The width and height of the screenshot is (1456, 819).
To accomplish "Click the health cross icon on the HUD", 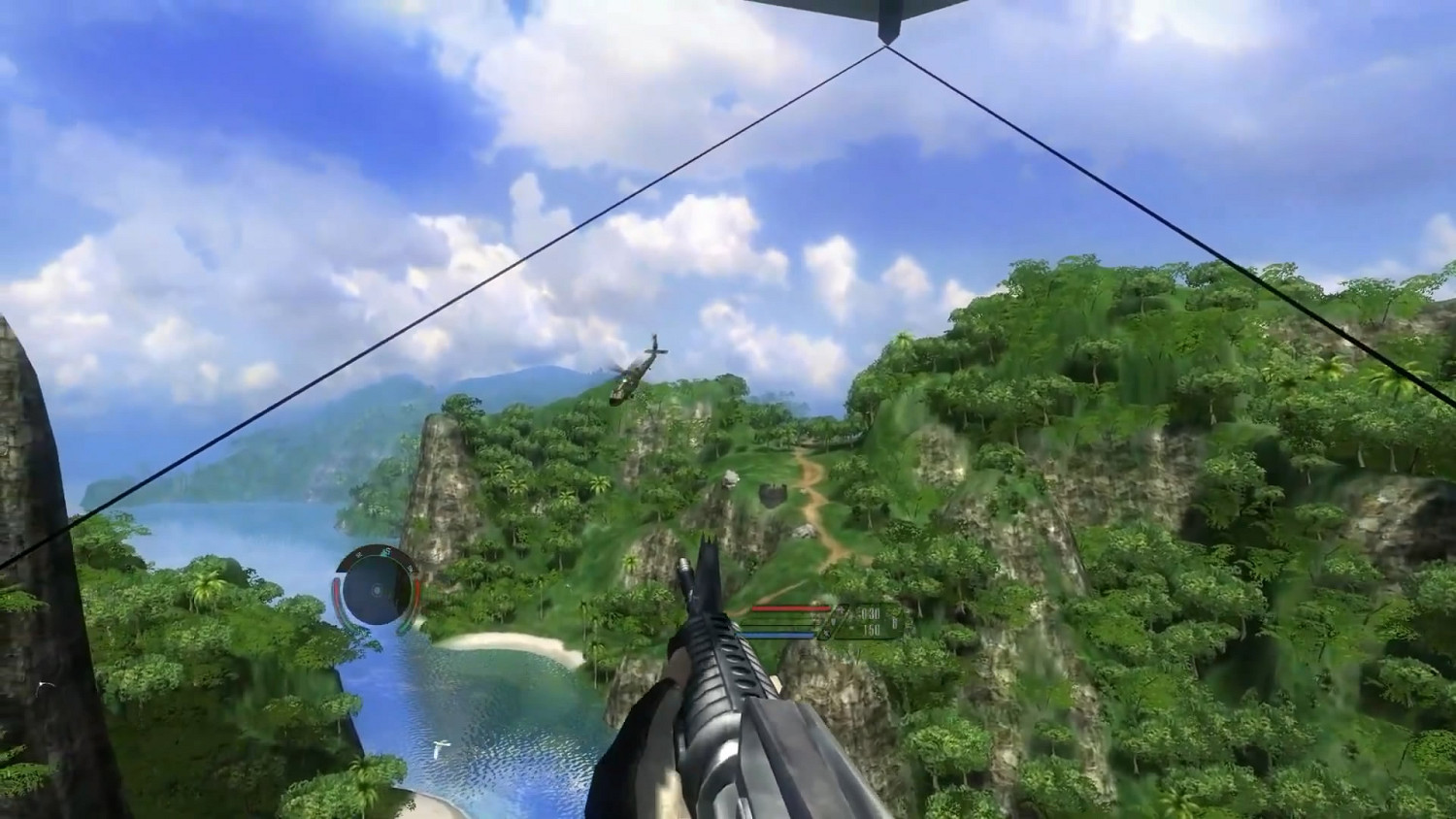I will 843,609.
